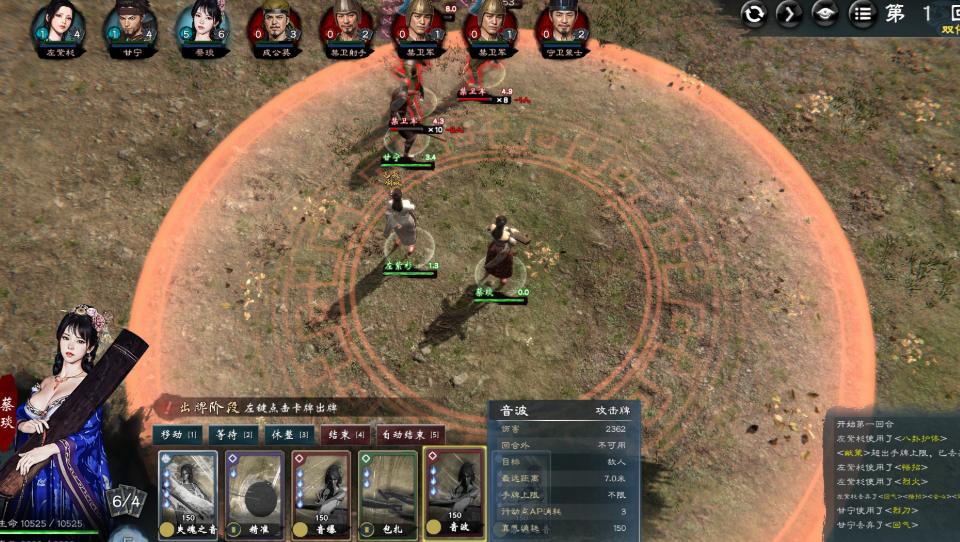Pick the 包扎 bandage card
Viewport: 960px width, 542px height.
(x=387, y=495)
